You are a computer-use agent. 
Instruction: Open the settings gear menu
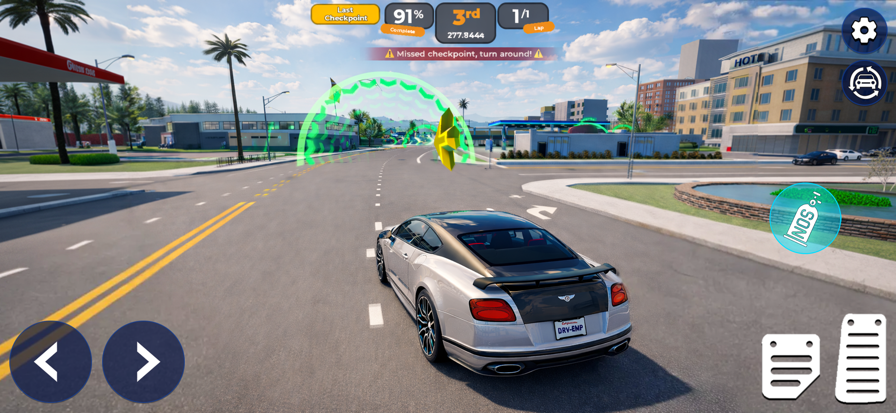(x=863, y=30)
